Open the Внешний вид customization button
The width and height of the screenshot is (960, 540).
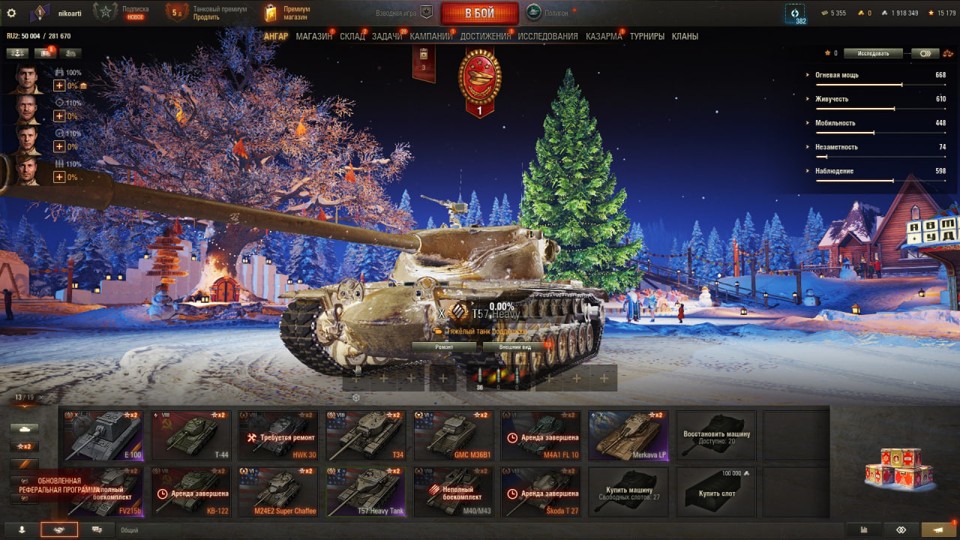click(x=514, y=347)
